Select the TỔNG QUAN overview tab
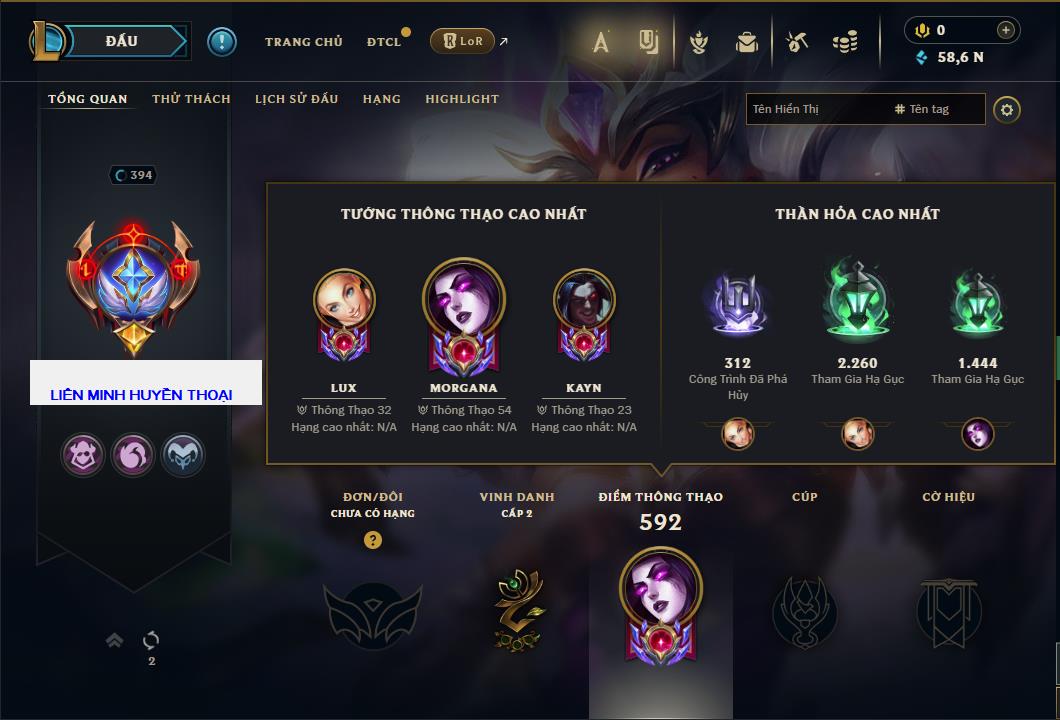 click(88, 99)
